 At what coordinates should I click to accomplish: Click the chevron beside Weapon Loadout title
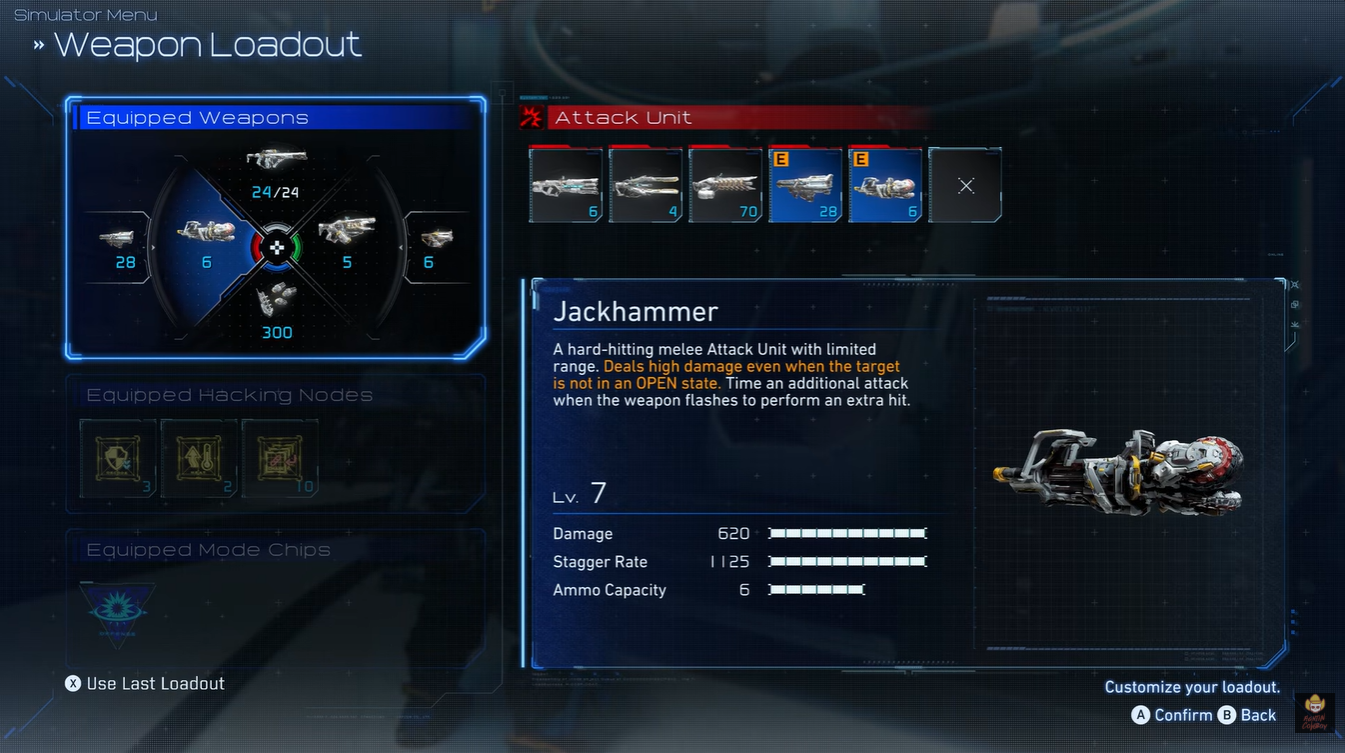[x=38, y=44]
